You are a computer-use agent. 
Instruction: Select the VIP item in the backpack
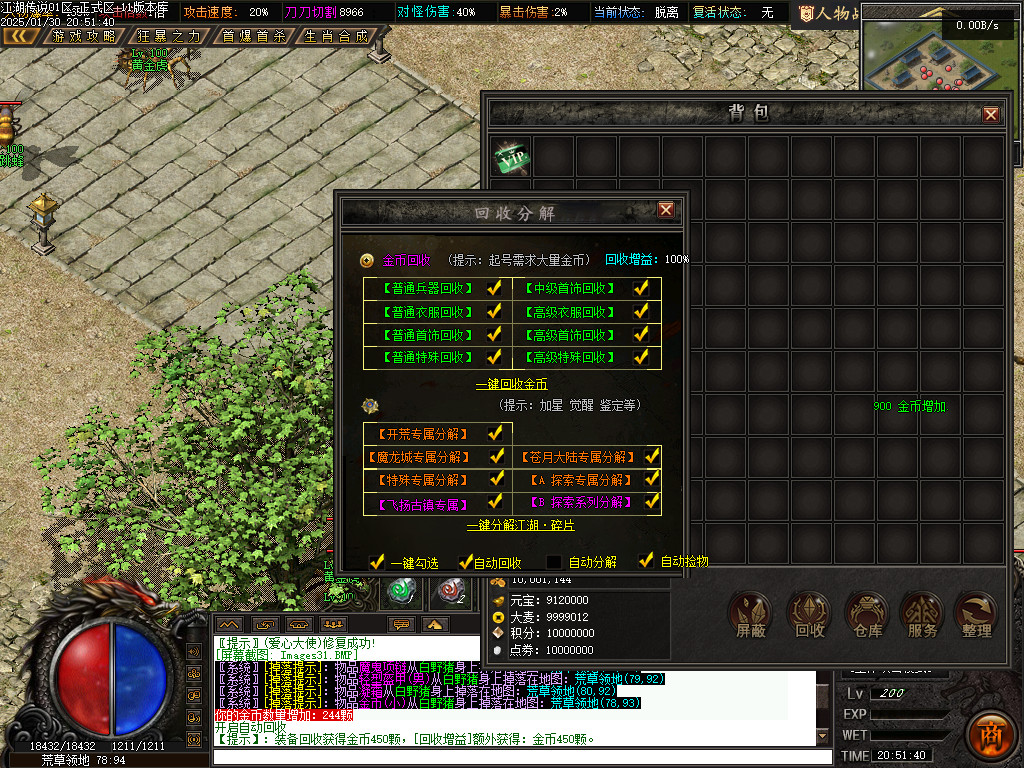click(513, 157)
